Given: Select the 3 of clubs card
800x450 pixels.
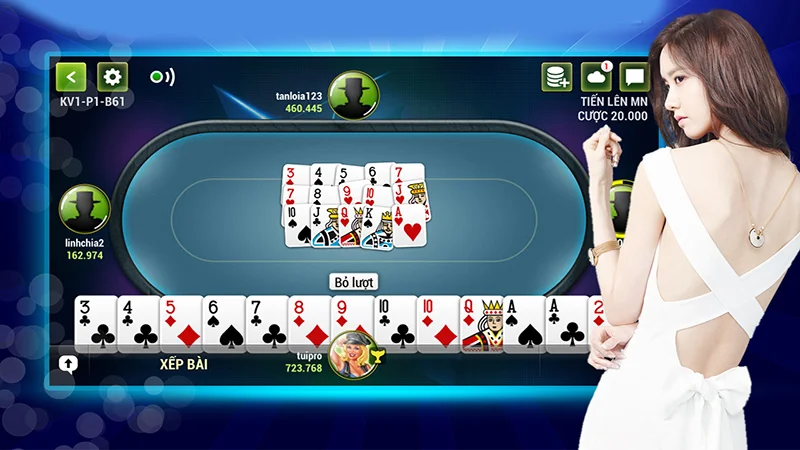Looking at the screenshot, I should tap(95, 324).
